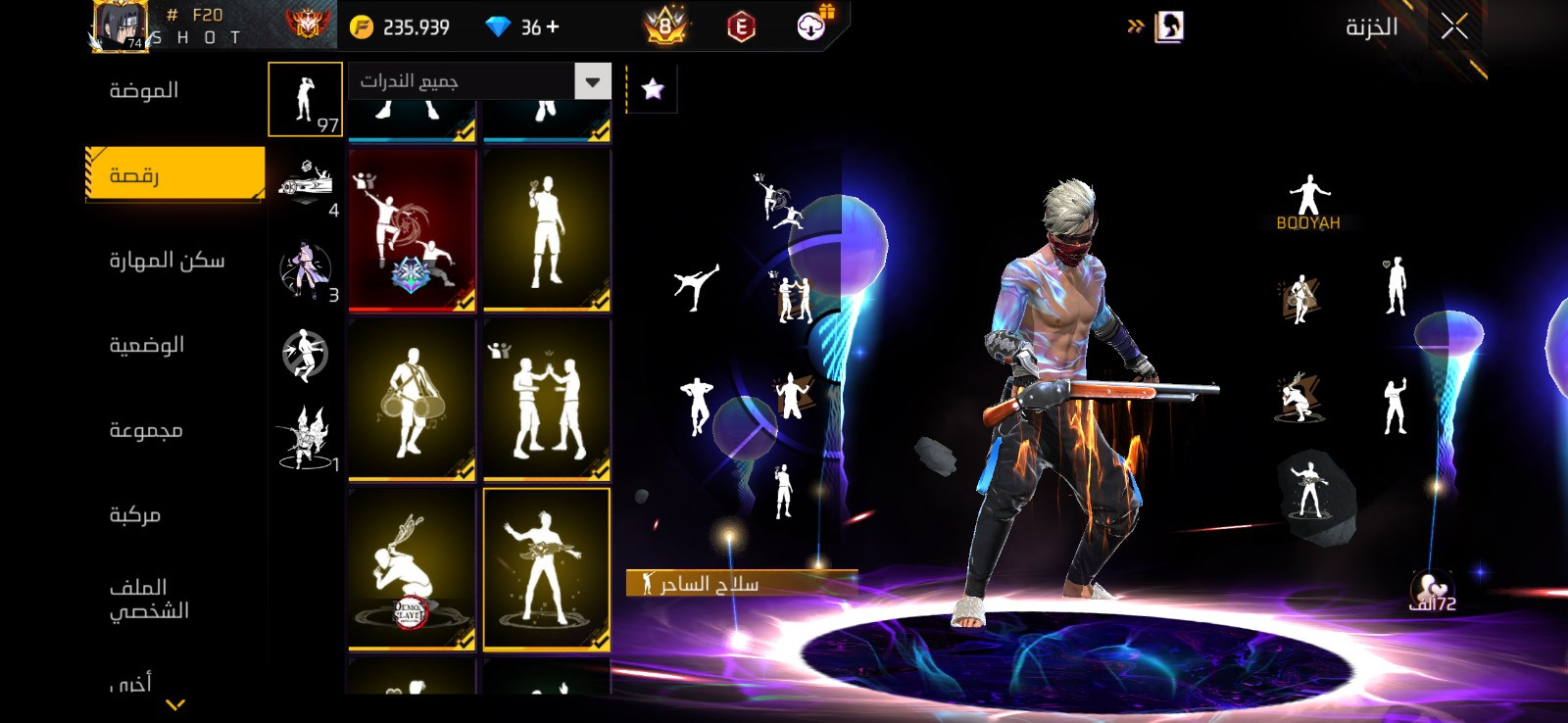Screen dimensions: 1568x723
Task: Select the الوضعية (pose) category
Action: [147, 345]
